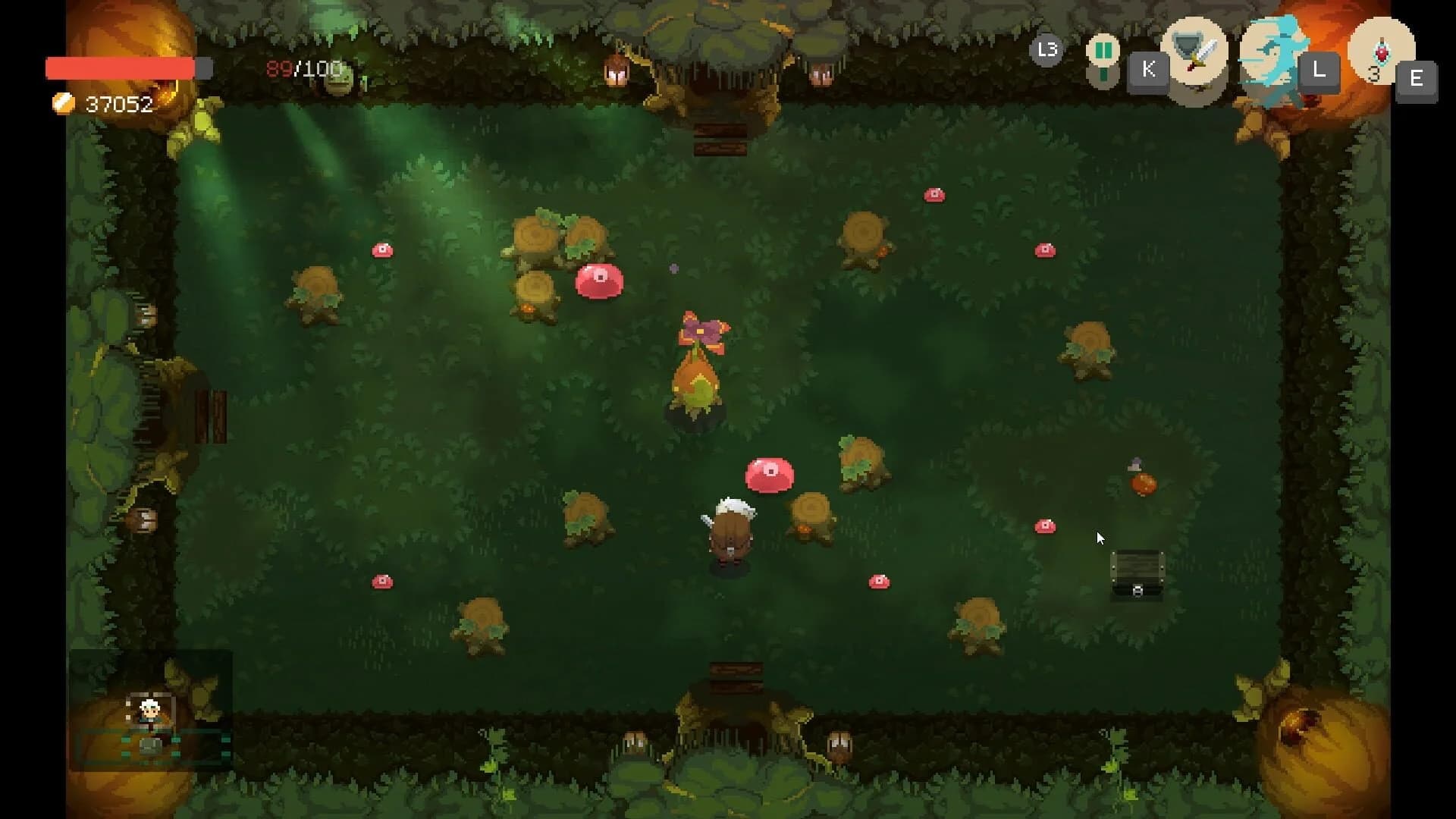Click the large pink slime near the hero

pos(768,474)
